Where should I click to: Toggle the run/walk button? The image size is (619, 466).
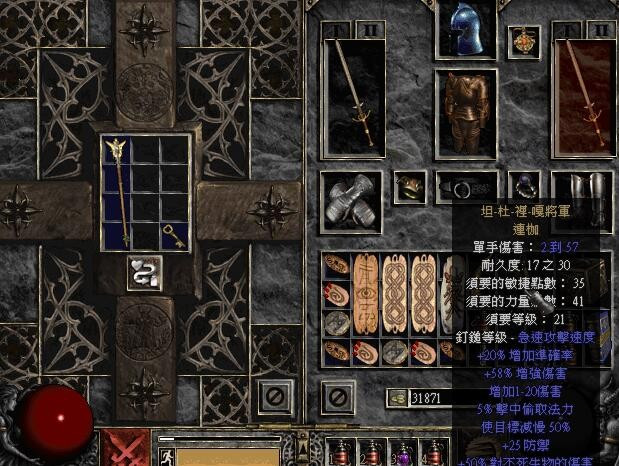pos(166,455)
